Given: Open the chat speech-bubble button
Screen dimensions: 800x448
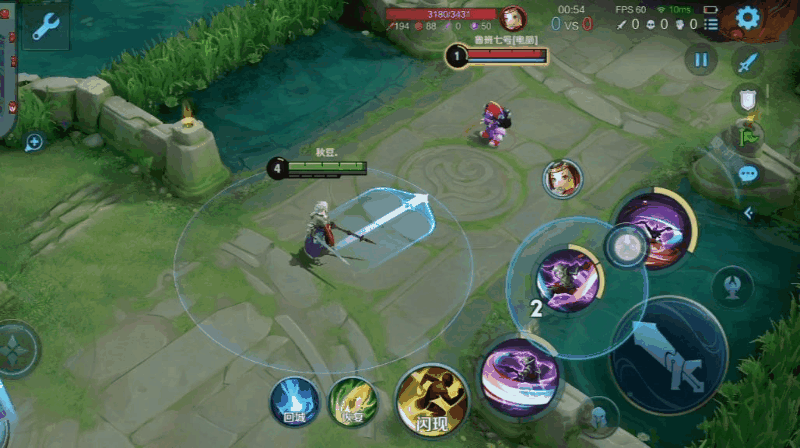Looking at the screenshot, I should click(748, 174).
